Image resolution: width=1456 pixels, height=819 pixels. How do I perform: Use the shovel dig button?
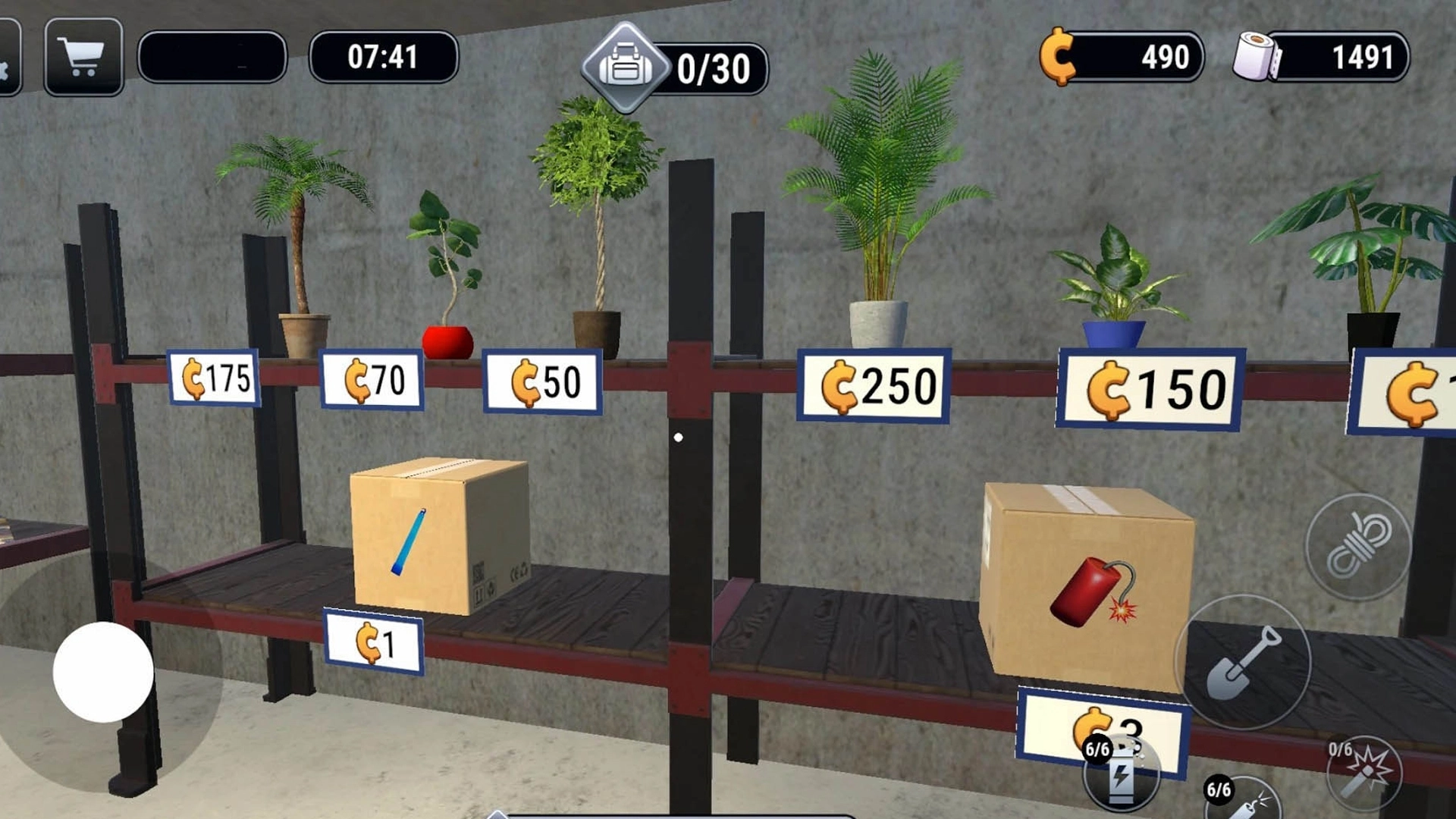(1244, 661)
